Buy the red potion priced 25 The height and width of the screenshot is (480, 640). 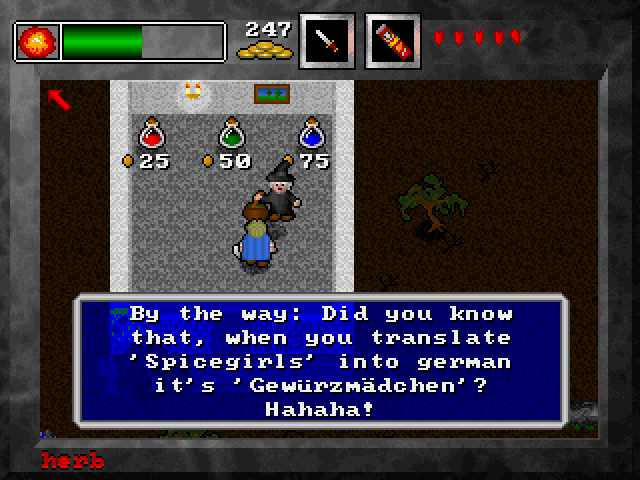point(152,134)
